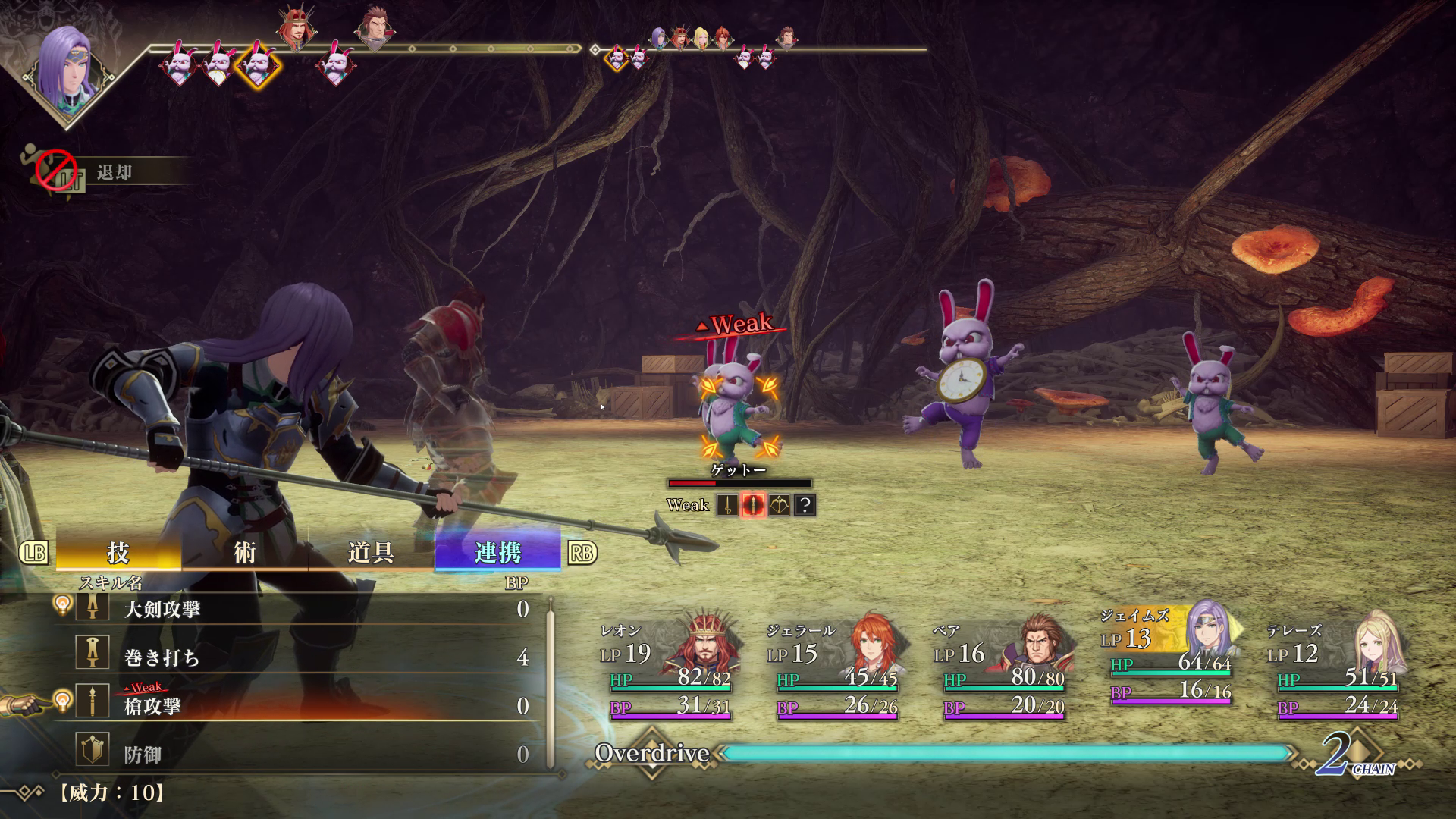The image size is (1456, 819).
Task: Select レオン's party status panel
Action: 667,669
